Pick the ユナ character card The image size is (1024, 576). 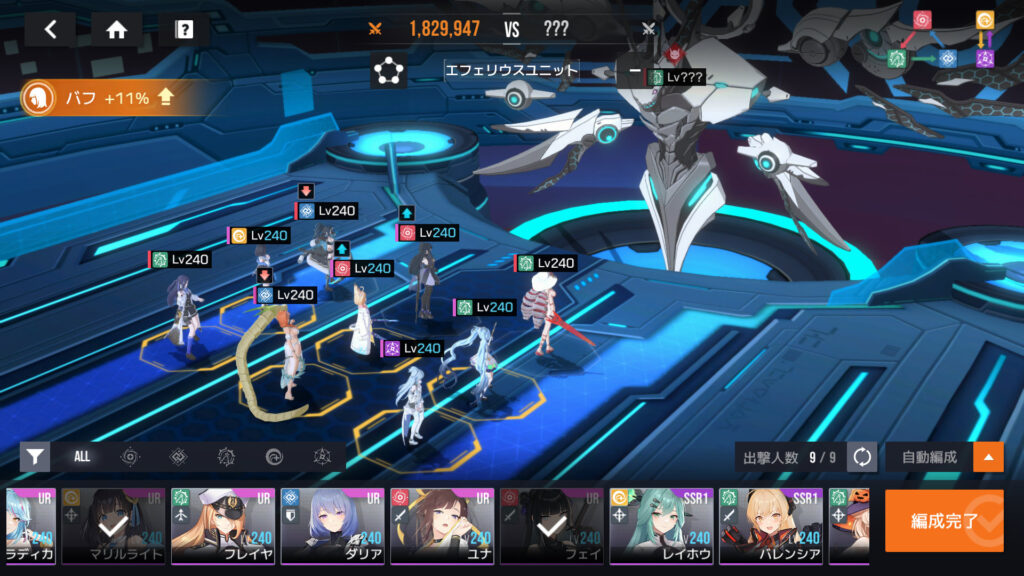point(441,526)
